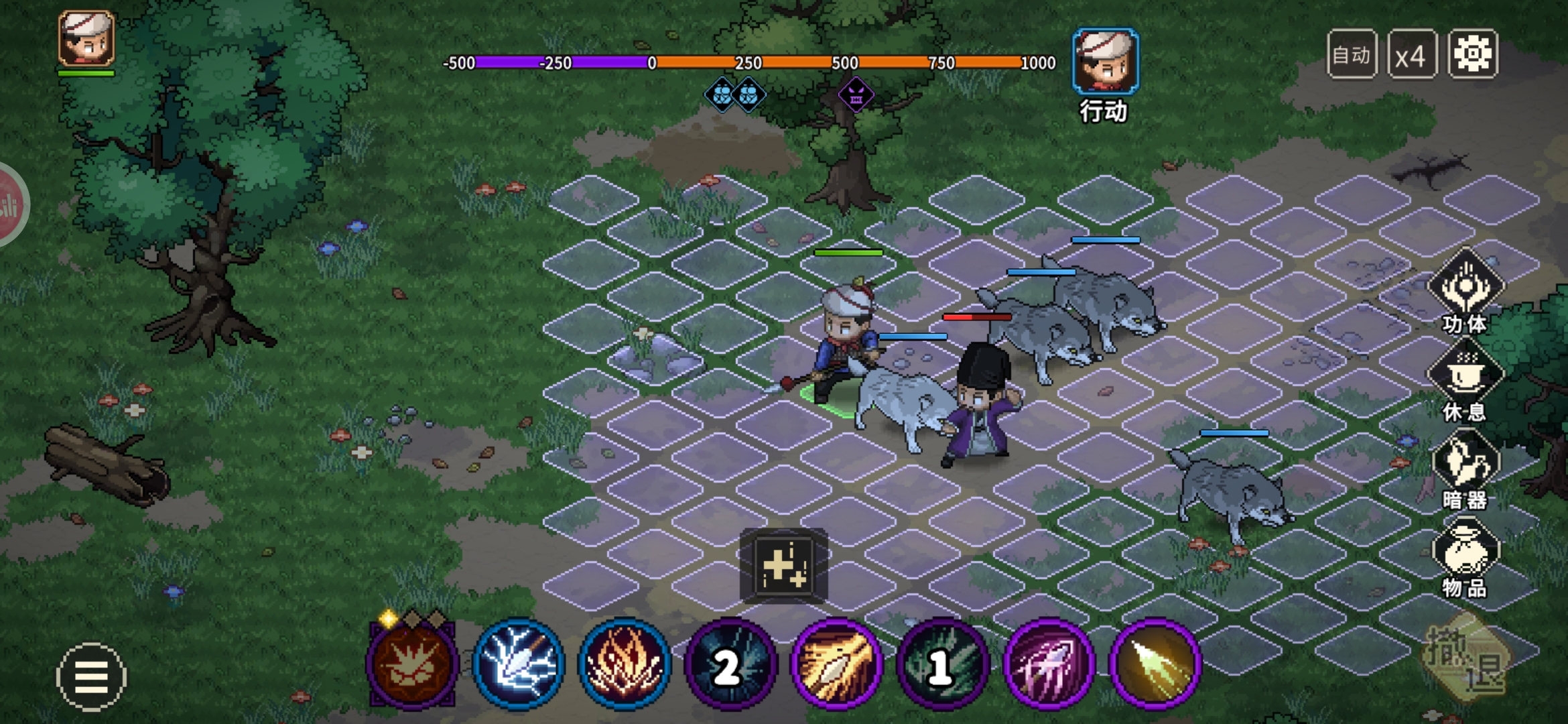Viewport: 1568px width, 724px height.
Task: Use the blue lightning spear skill
Action: [x=519, y=663]
